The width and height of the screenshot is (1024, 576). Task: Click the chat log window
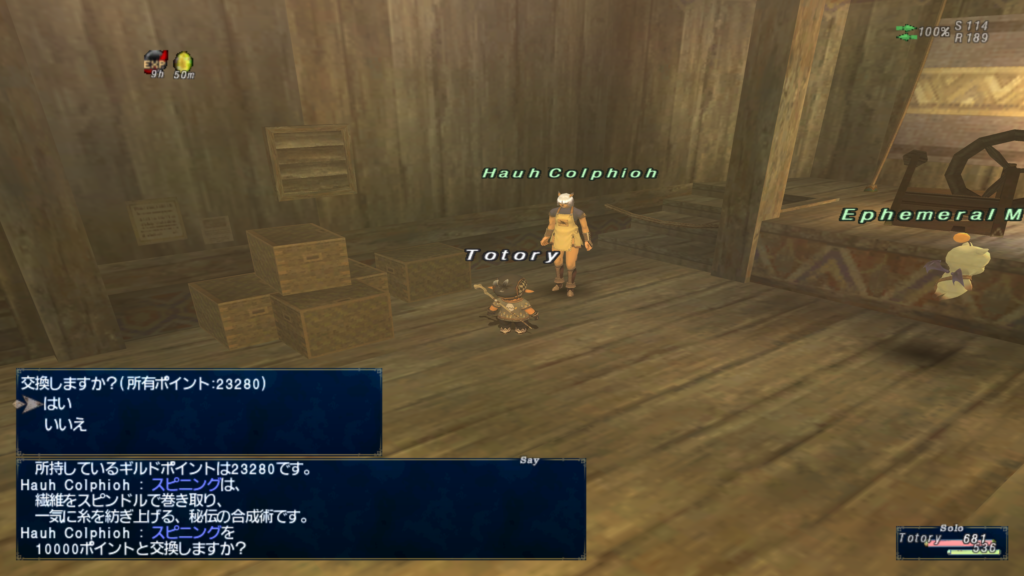tap(300, 508)
